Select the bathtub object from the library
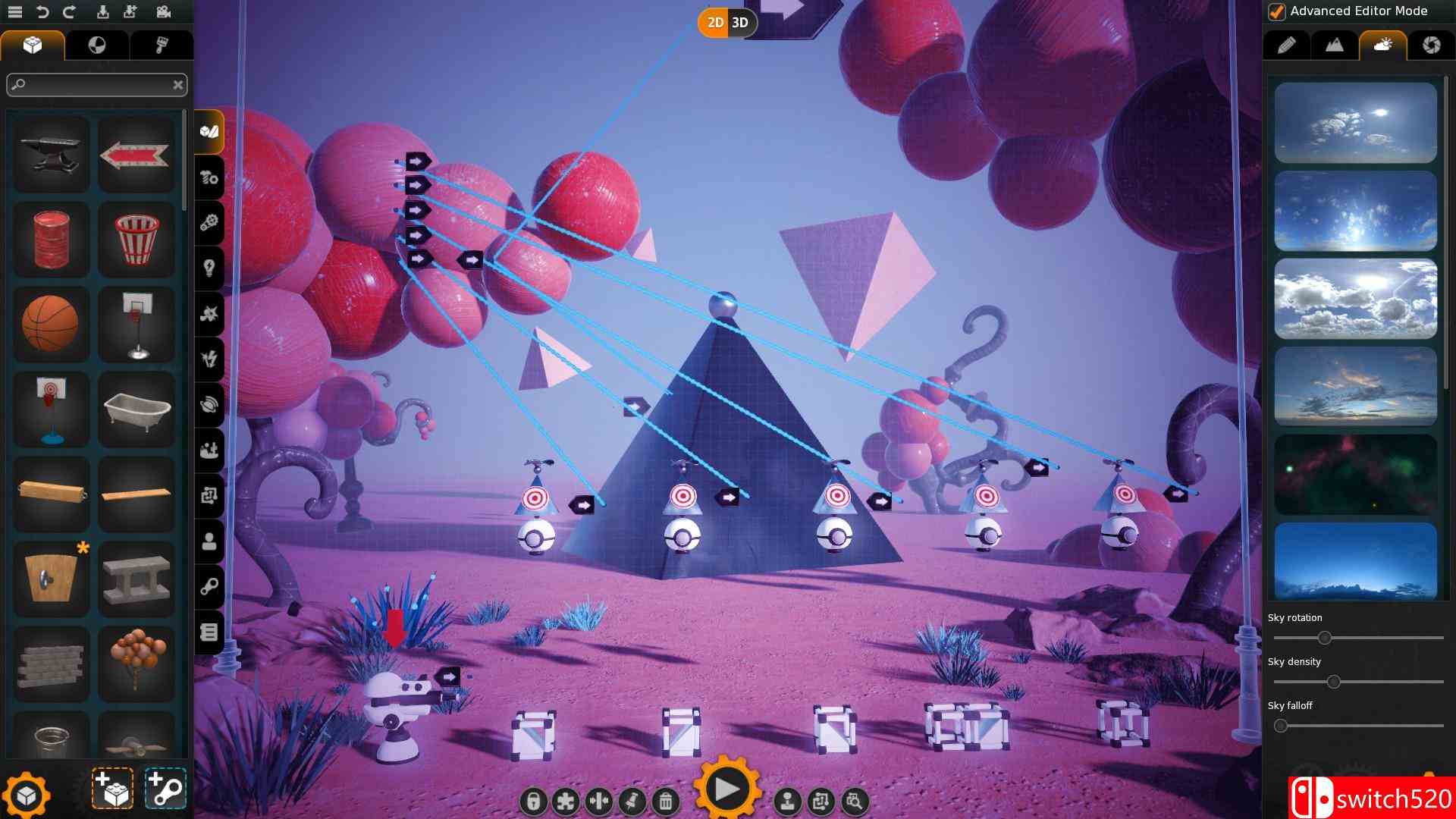1456x819 pixels. tap(136, 409)
